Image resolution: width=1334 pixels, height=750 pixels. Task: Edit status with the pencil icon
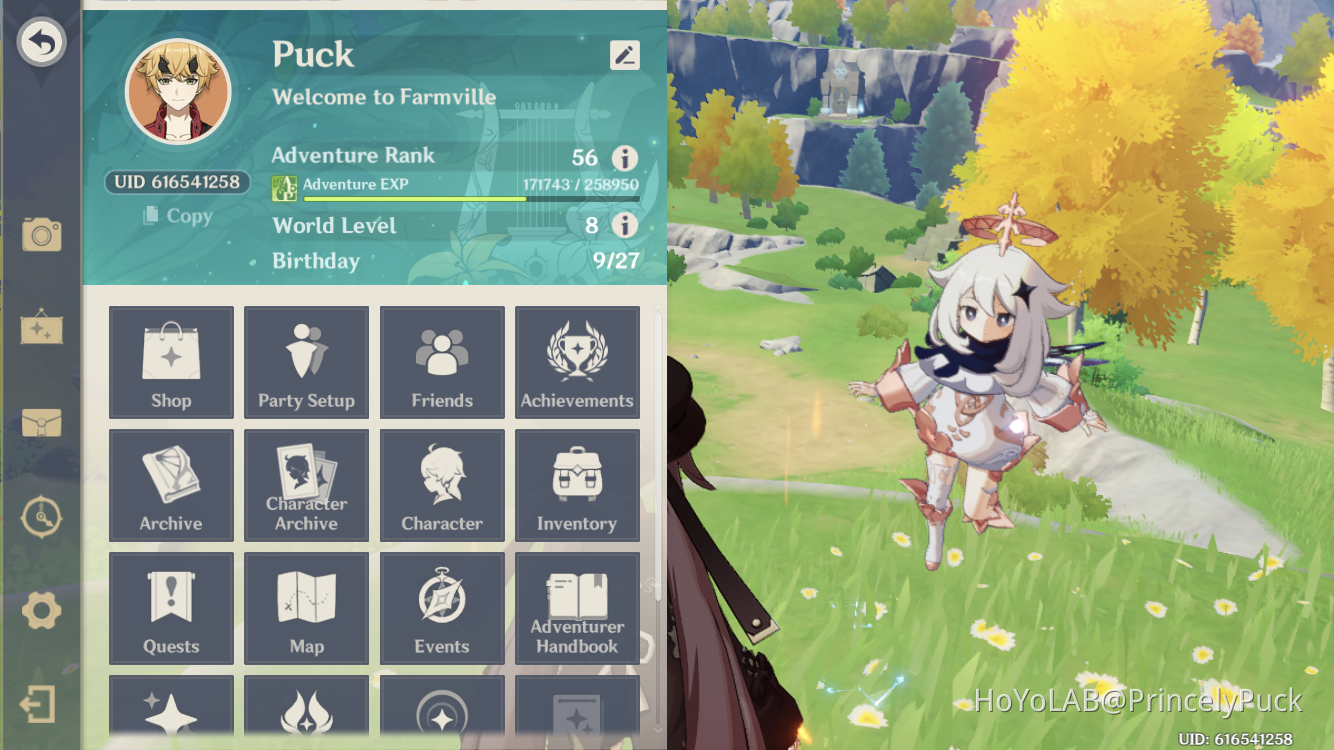point(624,55)
